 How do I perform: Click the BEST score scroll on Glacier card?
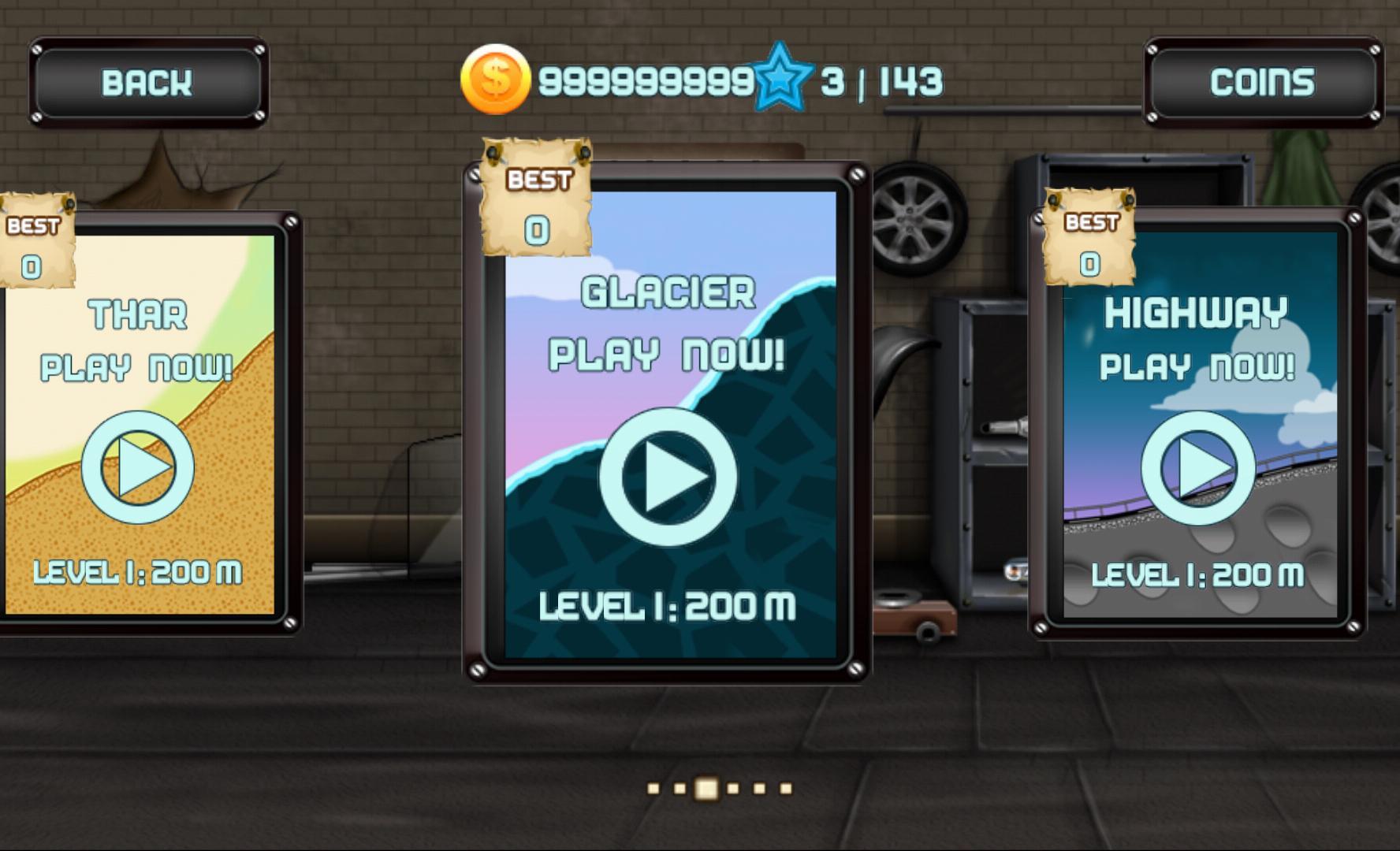(x=537, y=201)
